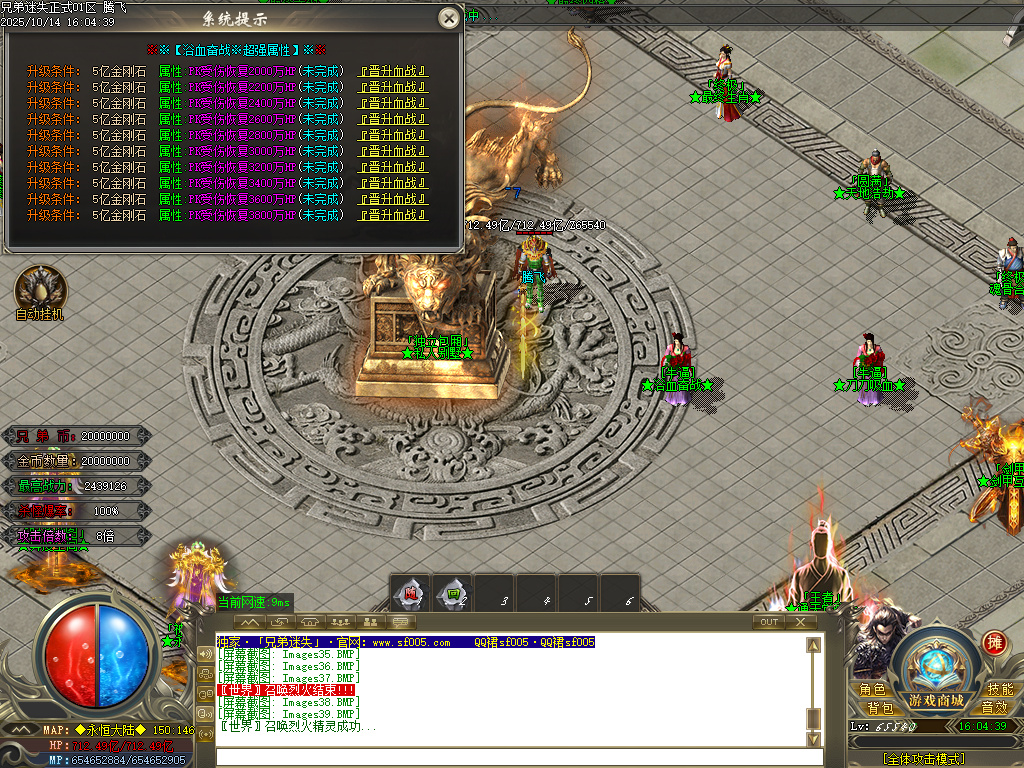Click the chat panel OUT button

coord(768,622)
